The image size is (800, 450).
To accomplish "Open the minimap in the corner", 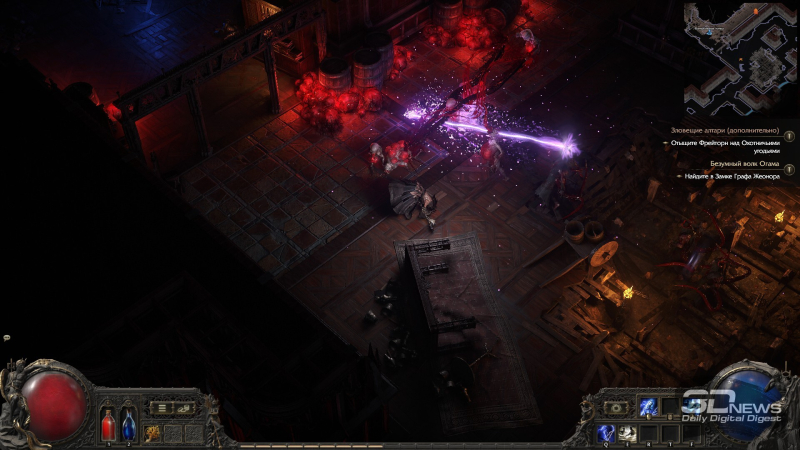I will coord(741,57).
